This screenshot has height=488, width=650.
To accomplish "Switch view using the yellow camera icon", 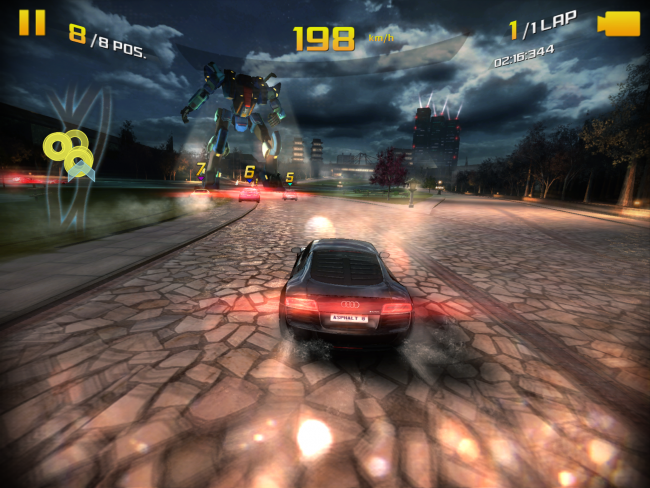I will tap(619, 23).
